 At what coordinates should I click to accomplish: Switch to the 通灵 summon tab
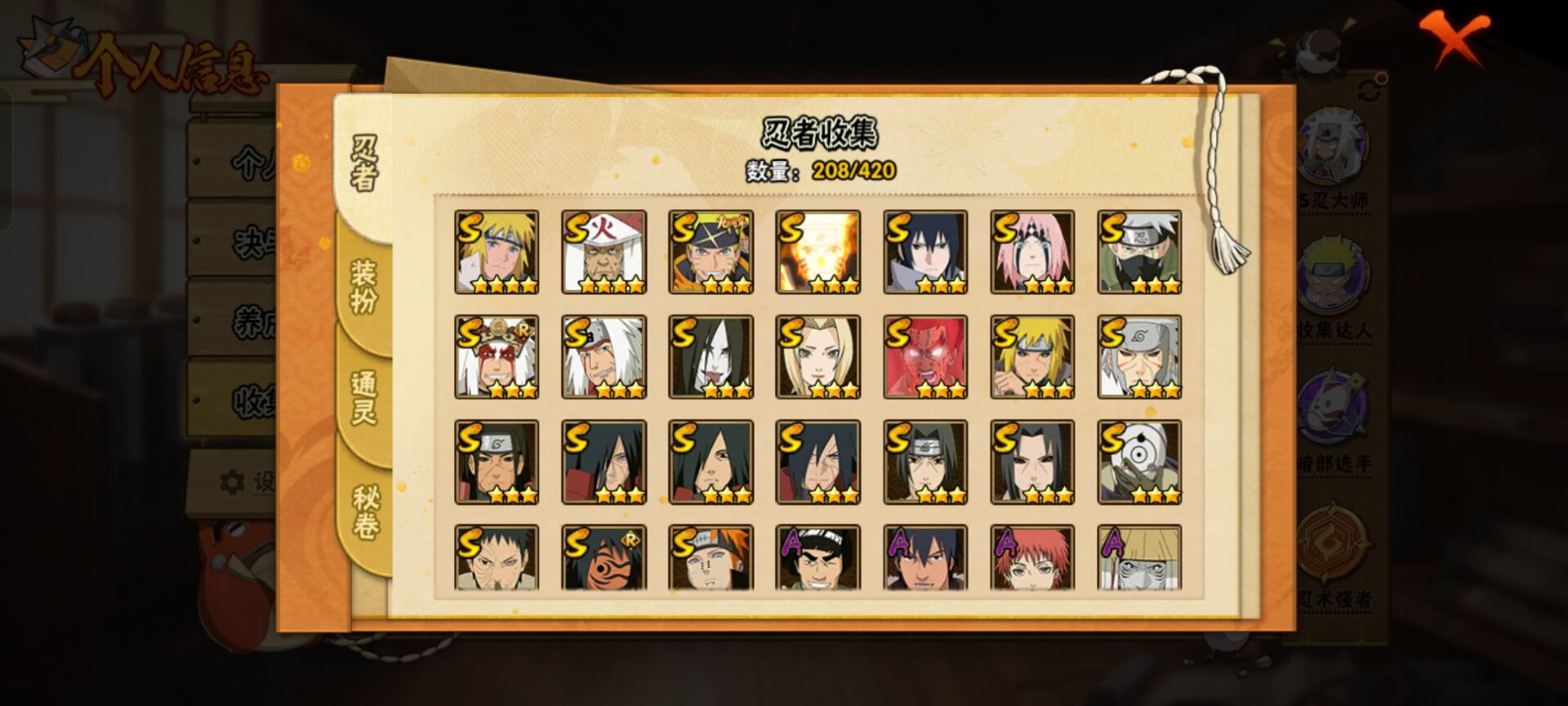364,398
